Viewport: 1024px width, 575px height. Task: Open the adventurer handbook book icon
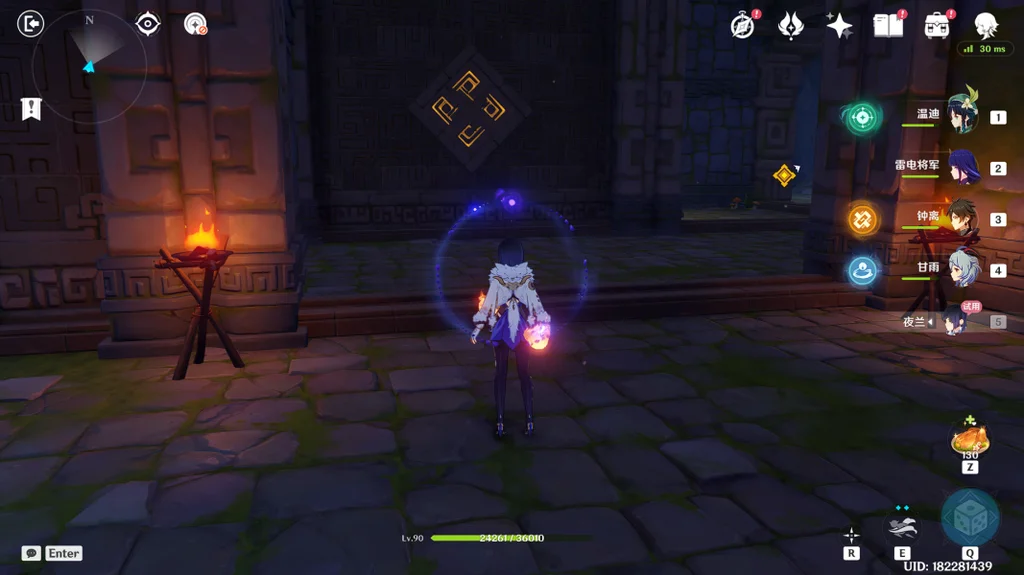887,26
